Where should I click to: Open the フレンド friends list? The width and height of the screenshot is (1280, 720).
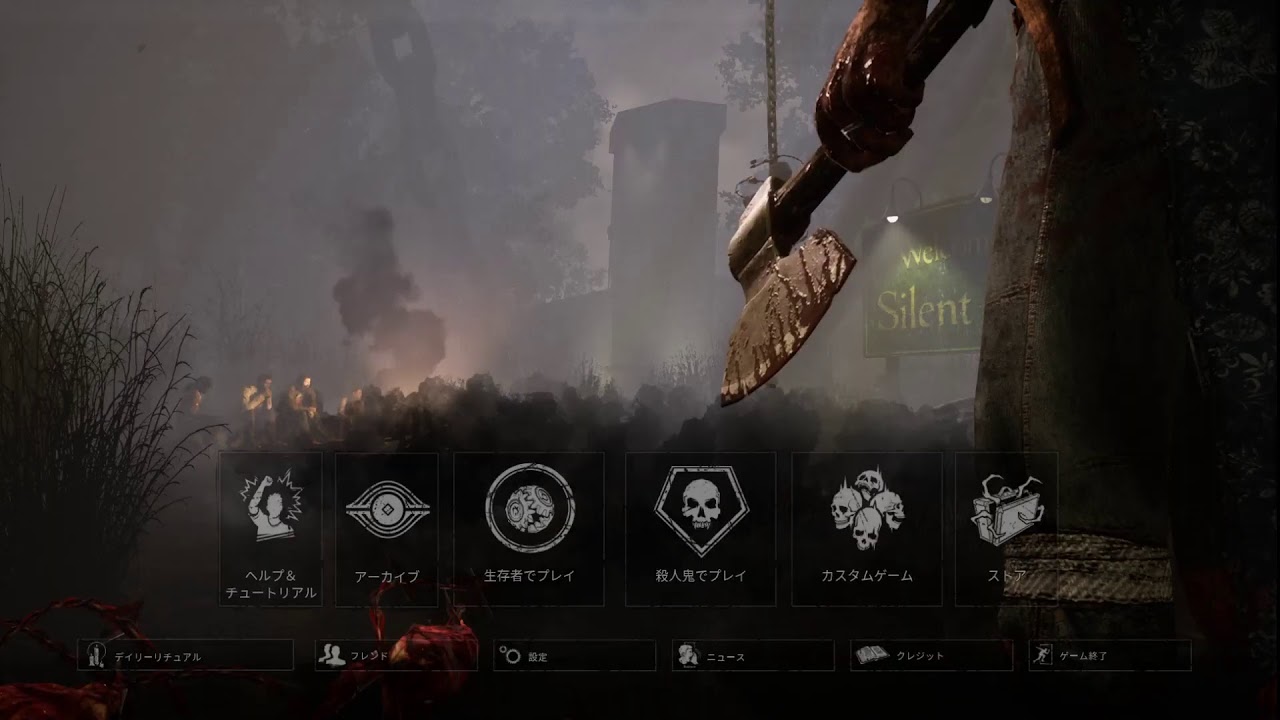(x=395, y=655)
